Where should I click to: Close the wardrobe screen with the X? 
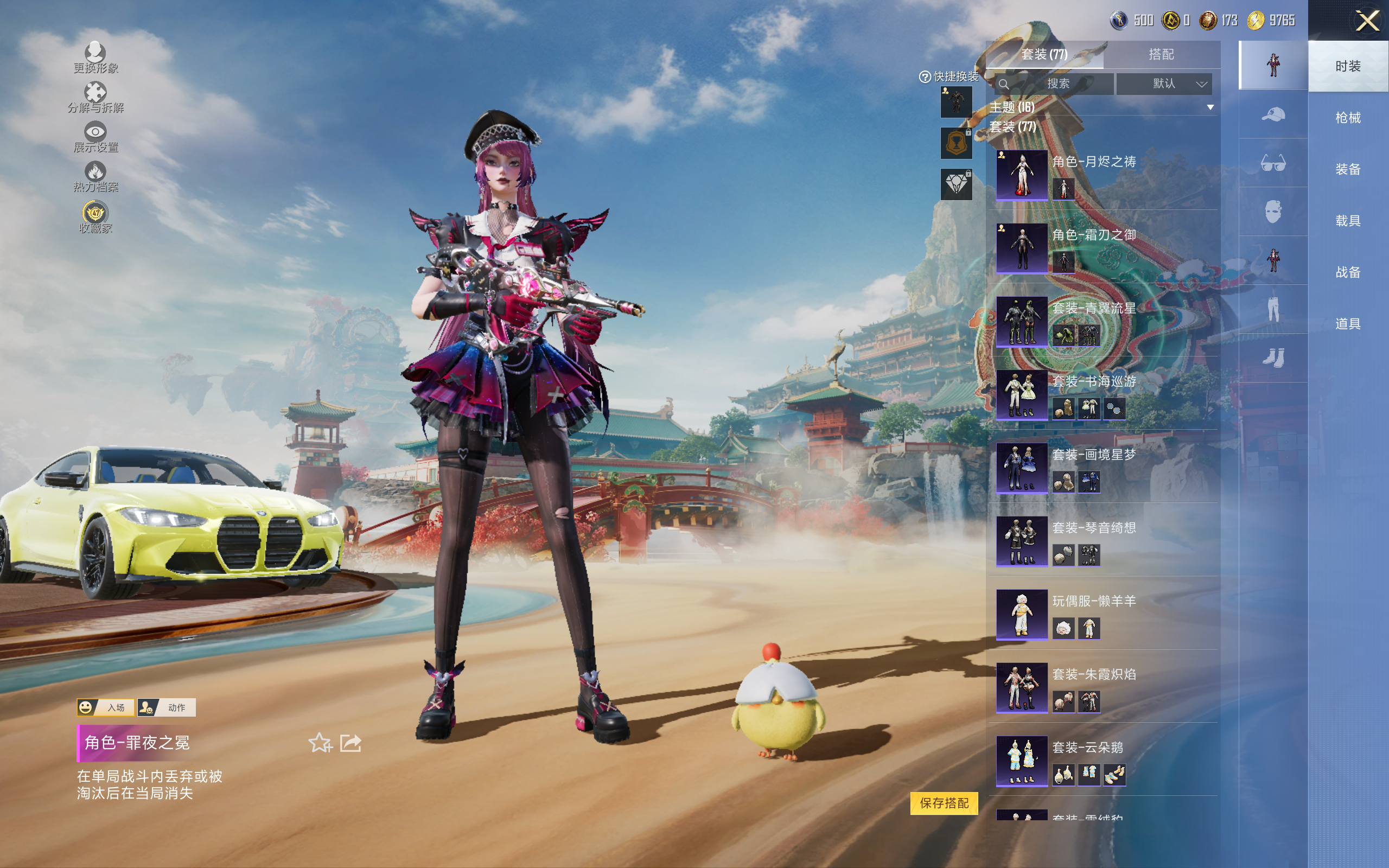click(1367, 21)
